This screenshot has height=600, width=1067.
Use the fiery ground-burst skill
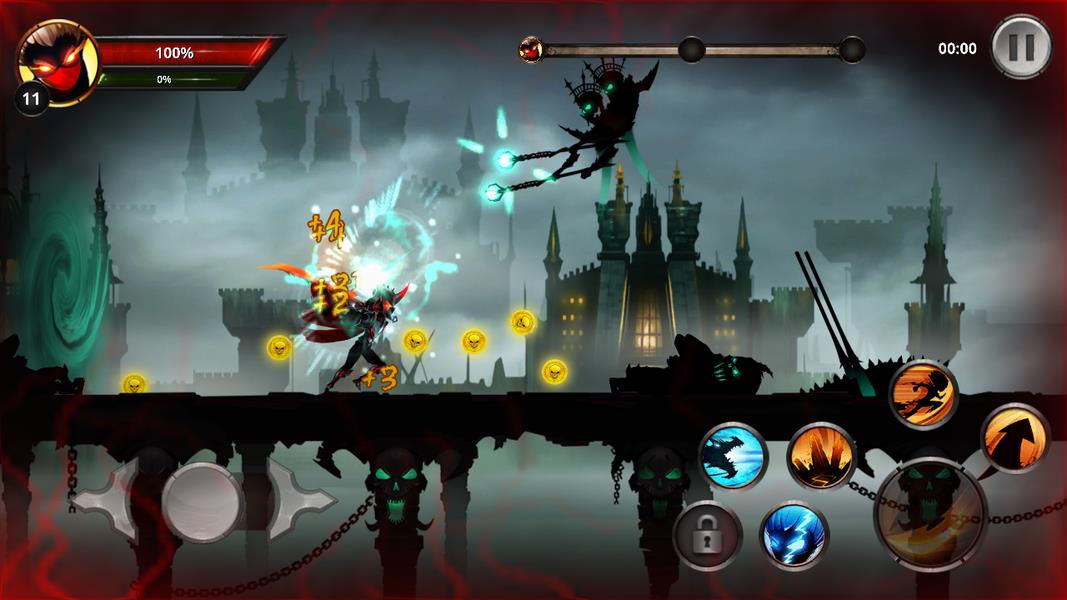click(x=821, y=457)
